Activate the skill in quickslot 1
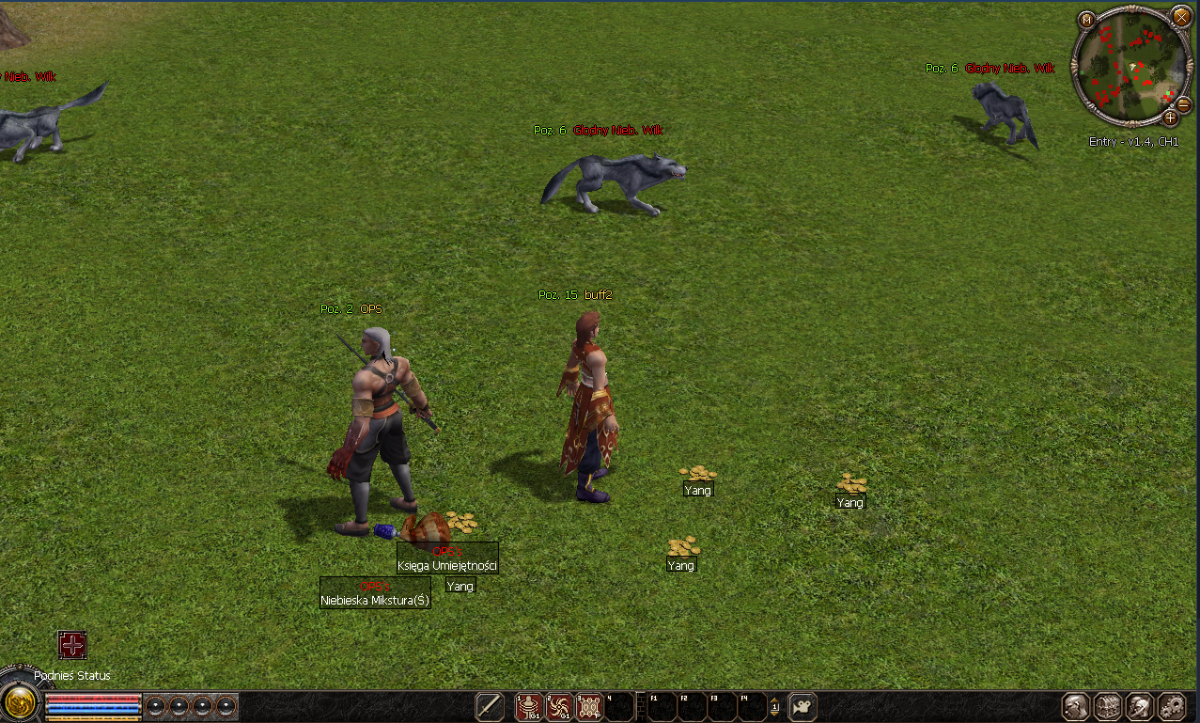Image resolution: width=1200 pixels, height=723 pixels. coord(529,706)
